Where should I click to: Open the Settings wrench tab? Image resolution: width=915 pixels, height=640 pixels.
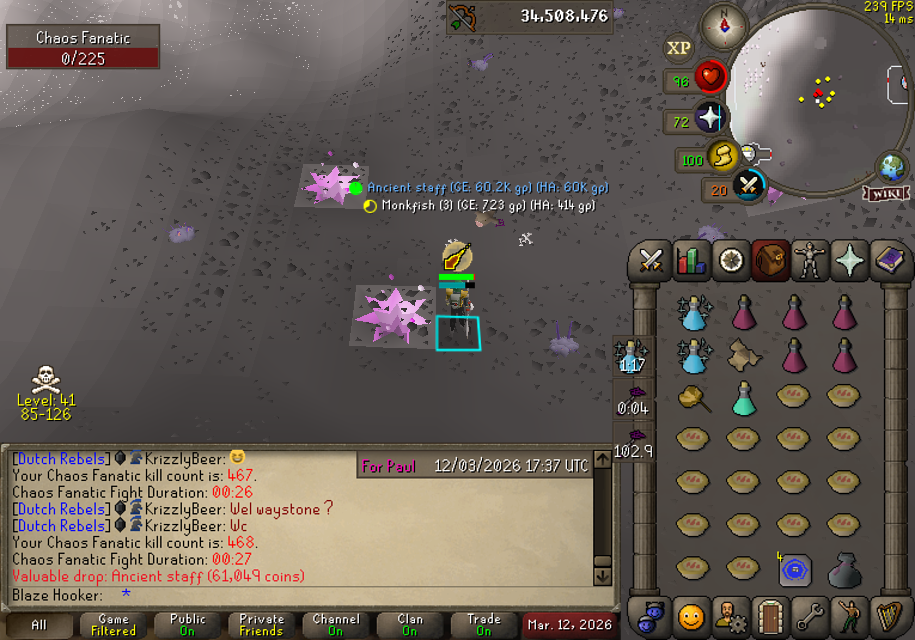810,615
